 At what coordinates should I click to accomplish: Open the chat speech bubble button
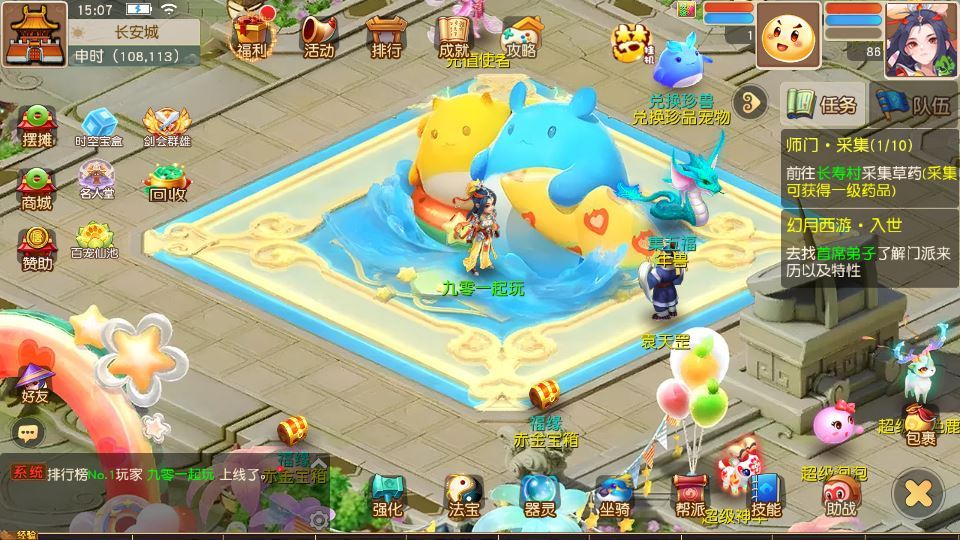coord(29,432)
